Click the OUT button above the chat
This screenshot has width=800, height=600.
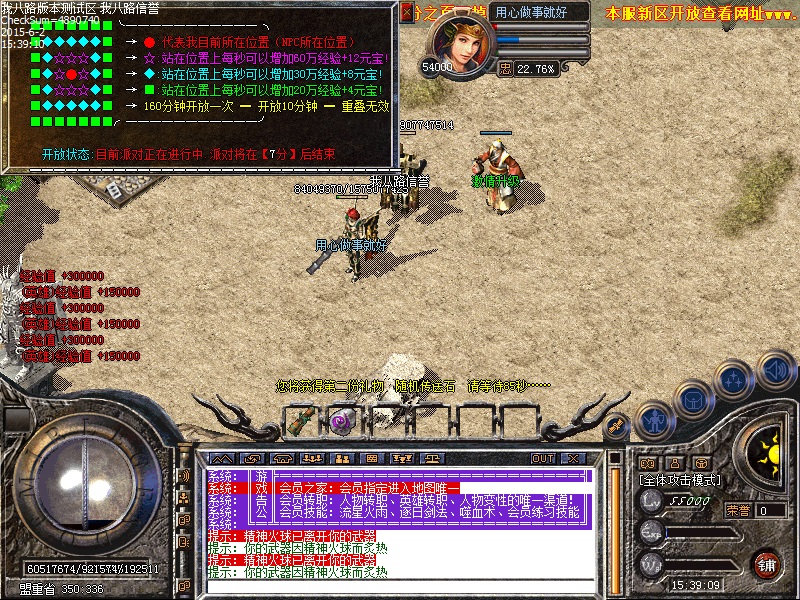pyautogui.click(x=543, y=458)
